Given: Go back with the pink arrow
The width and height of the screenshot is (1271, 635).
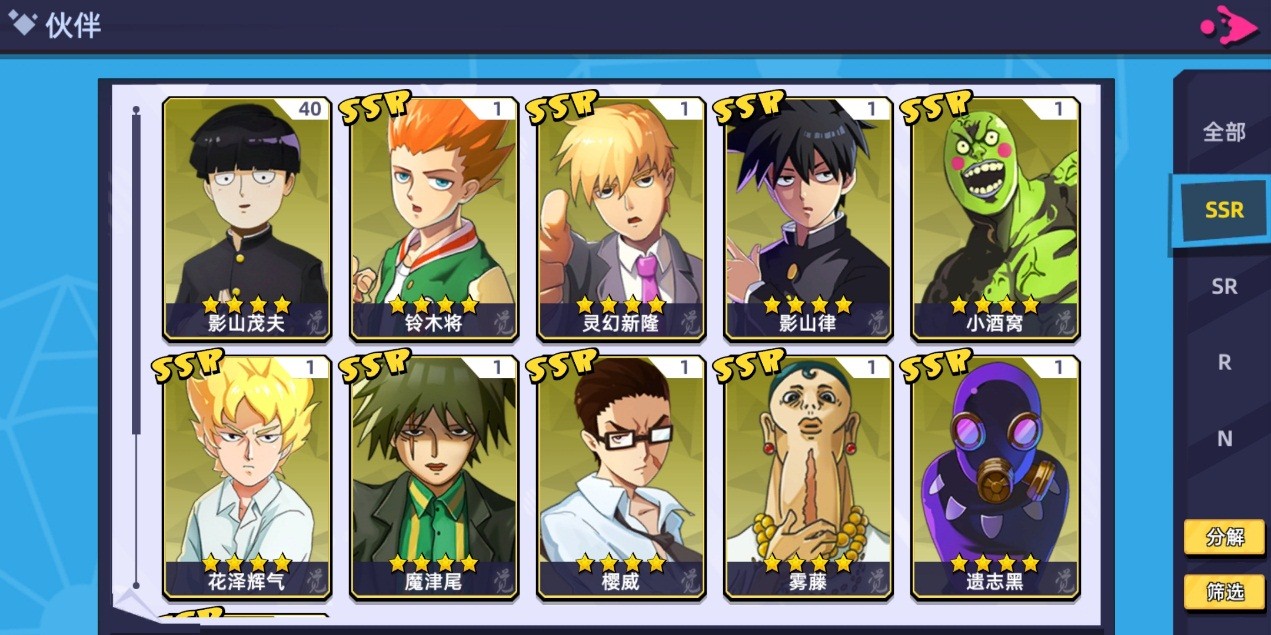Looking at the screenshot, I should (x=1230, y=26).
